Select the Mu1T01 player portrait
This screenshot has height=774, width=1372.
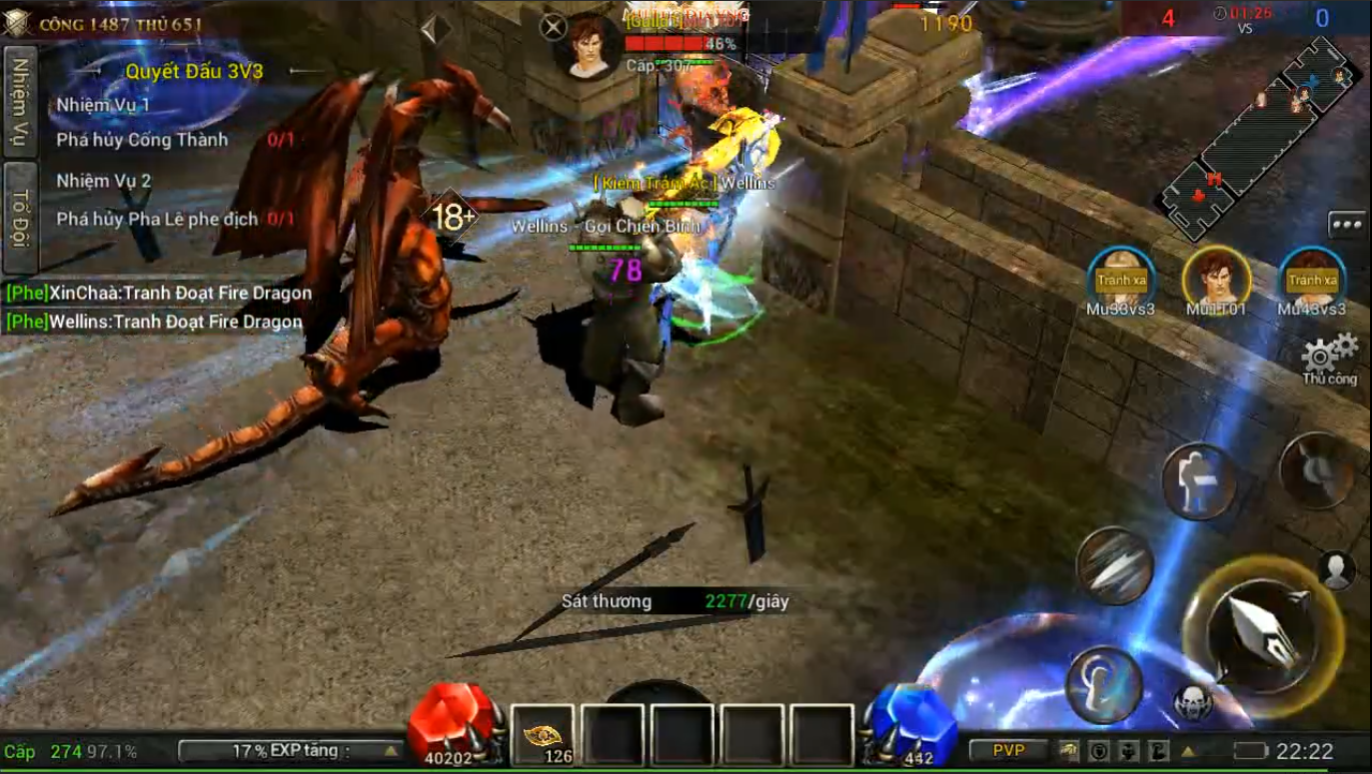[x=1216, y=277]
